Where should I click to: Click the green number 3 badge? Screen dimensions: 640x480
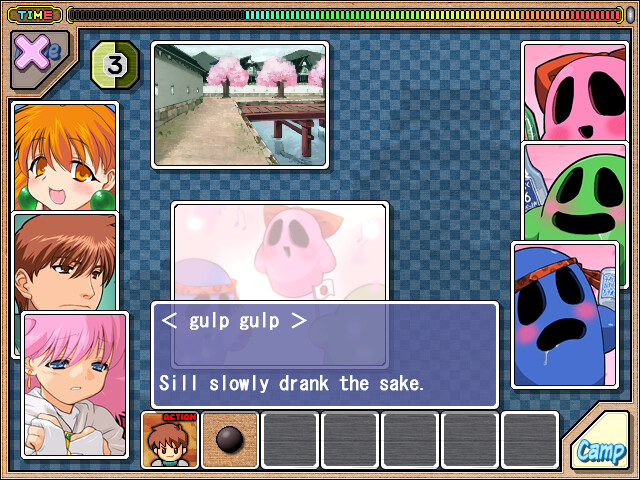[x=115, y=66]
